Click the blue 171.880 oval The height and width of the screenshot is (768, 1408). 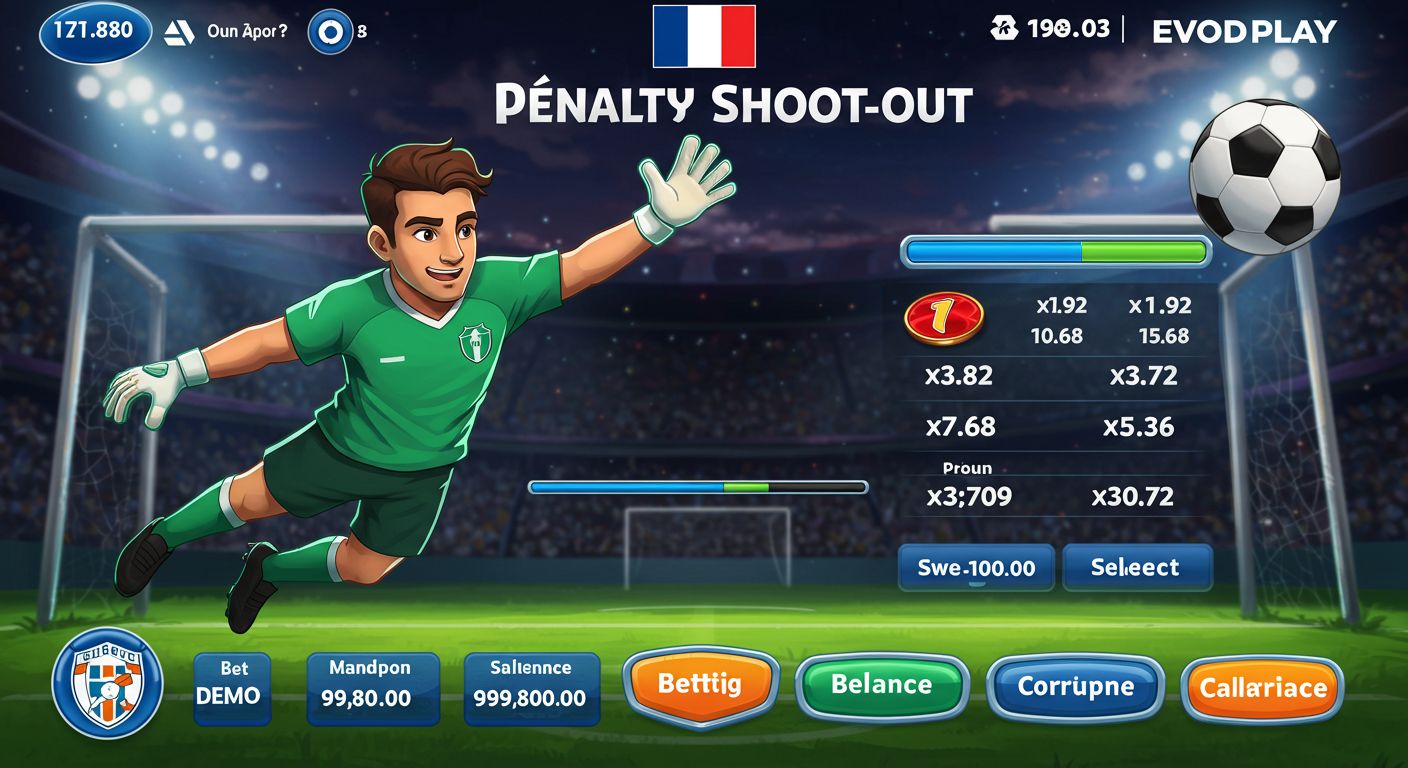94,31
